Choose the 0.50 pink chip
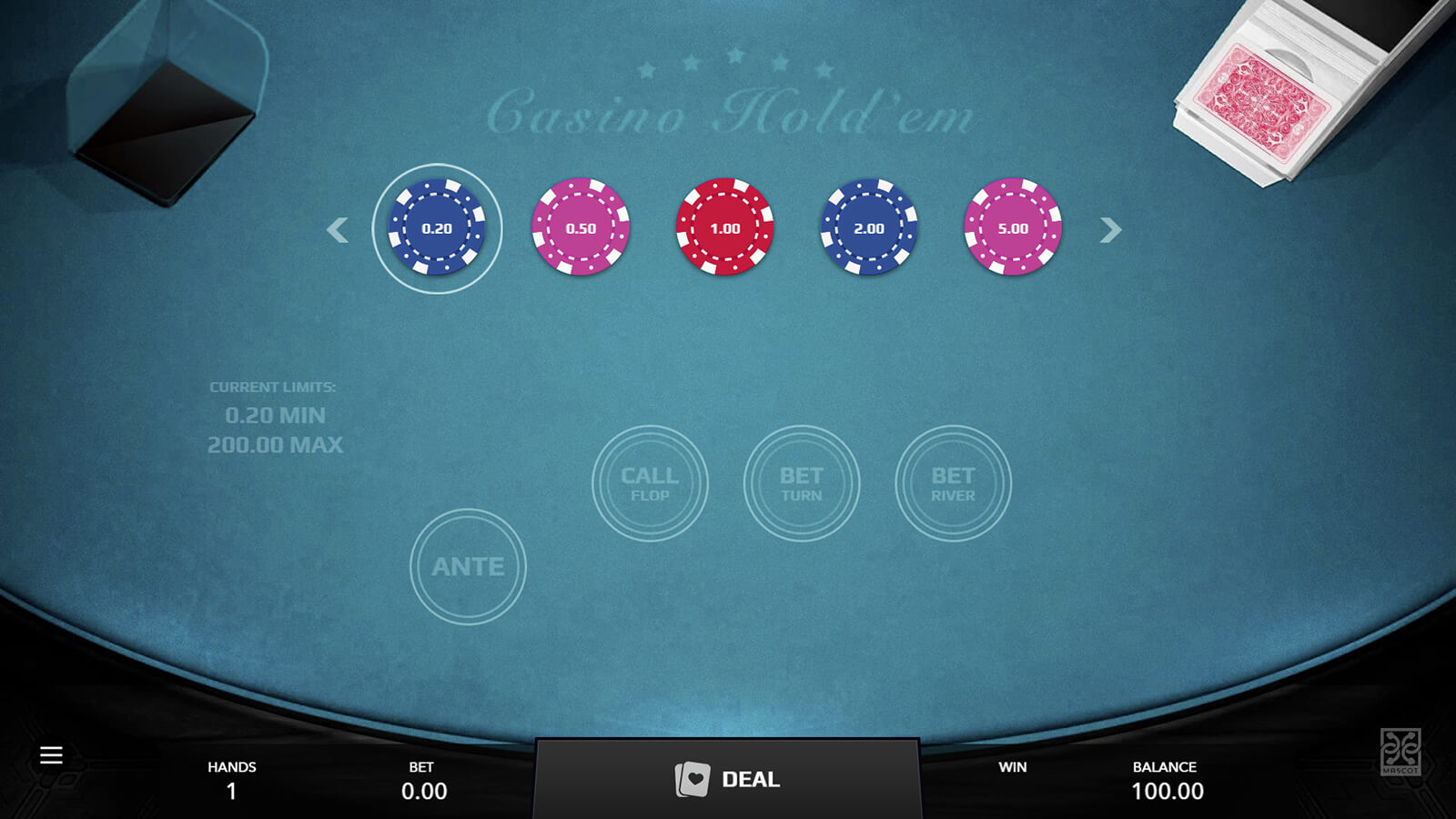The image size is (1456, 819). tap(581, 227)
